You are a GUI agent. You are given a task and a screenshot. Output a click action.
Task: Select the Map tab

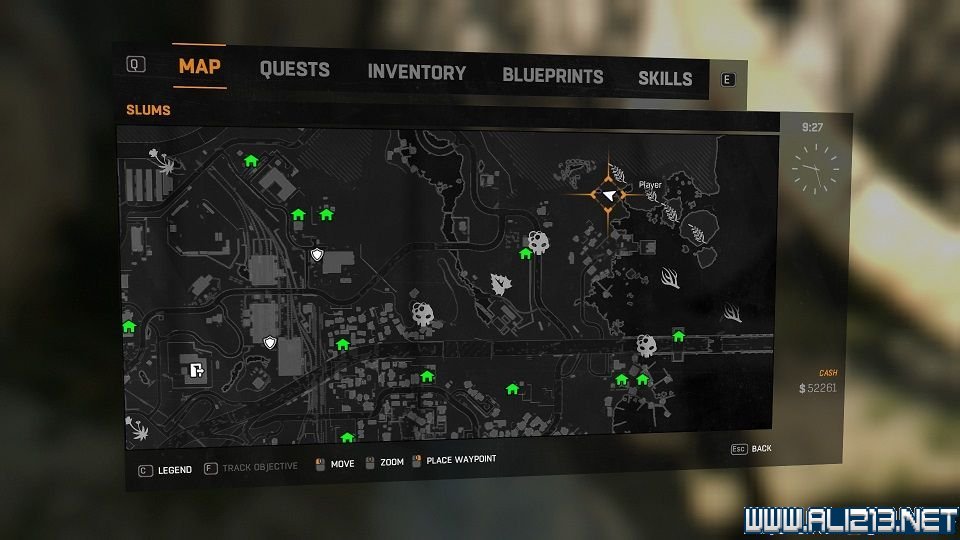click(x=199, y=67)
